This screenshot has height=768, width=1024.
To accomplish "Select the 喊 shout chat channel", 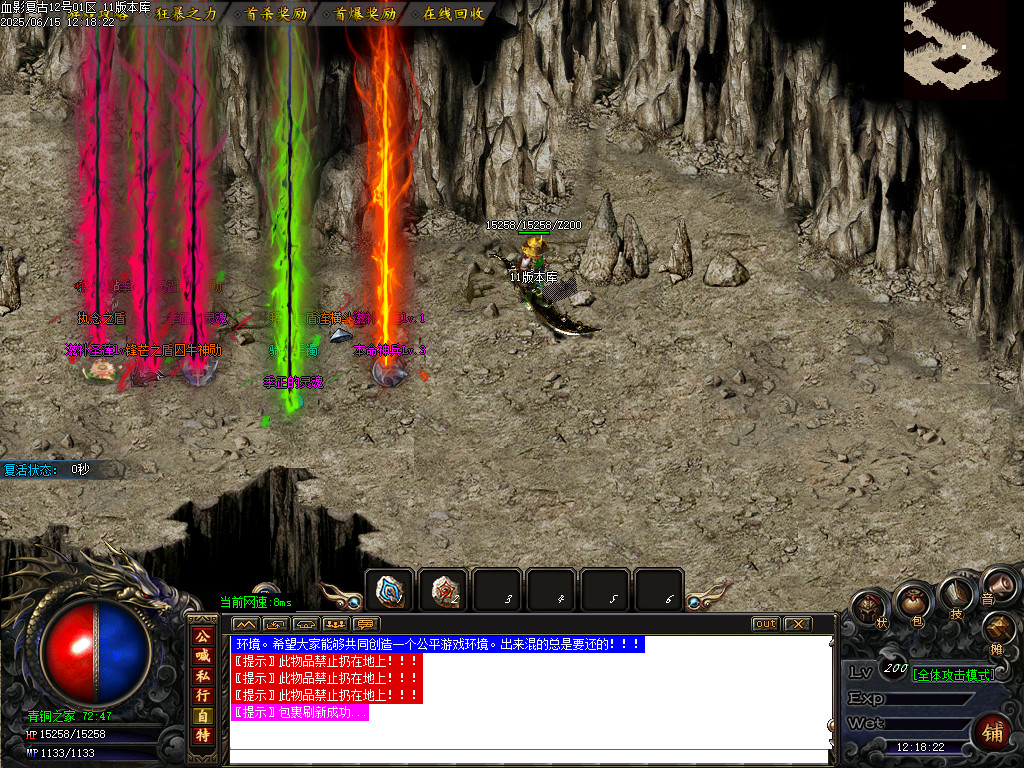I will (203, 655).
